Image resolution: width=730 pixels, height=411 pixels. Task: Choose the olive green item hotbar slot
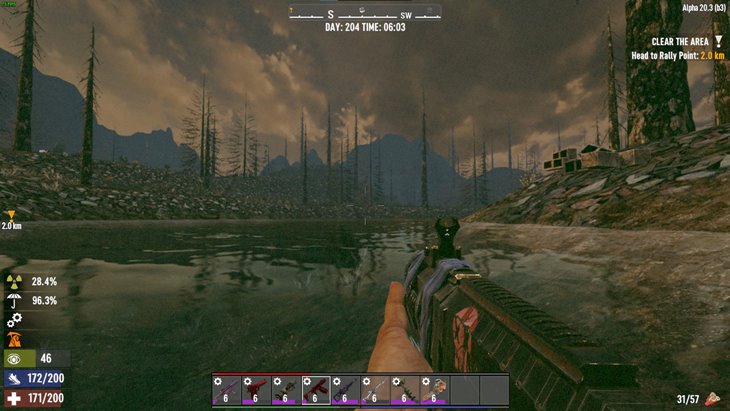[286, 389]
